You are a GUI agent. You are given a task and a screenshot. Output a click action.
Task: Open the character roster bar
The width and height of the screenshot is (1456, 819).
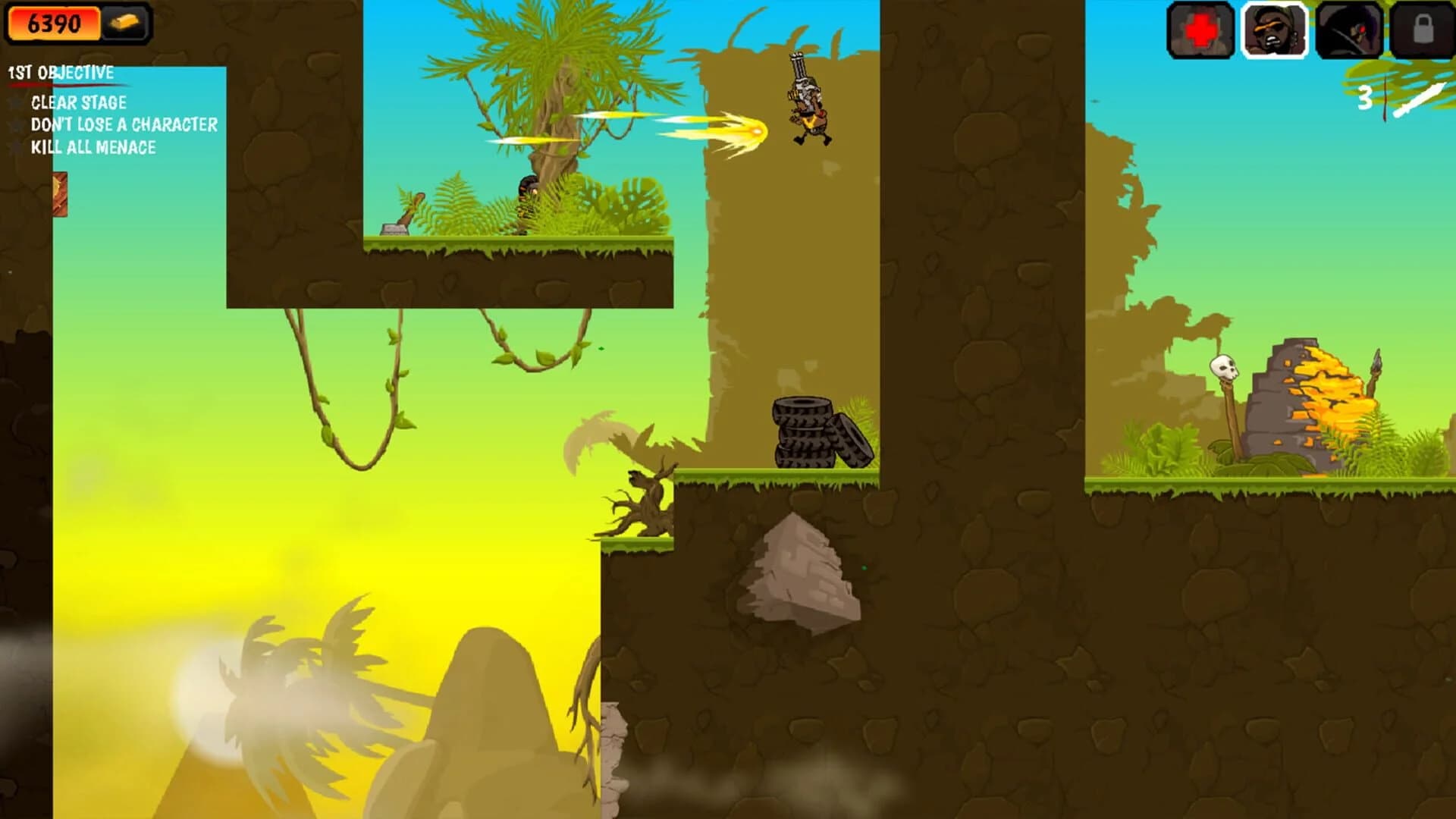tap(1309, 32)
